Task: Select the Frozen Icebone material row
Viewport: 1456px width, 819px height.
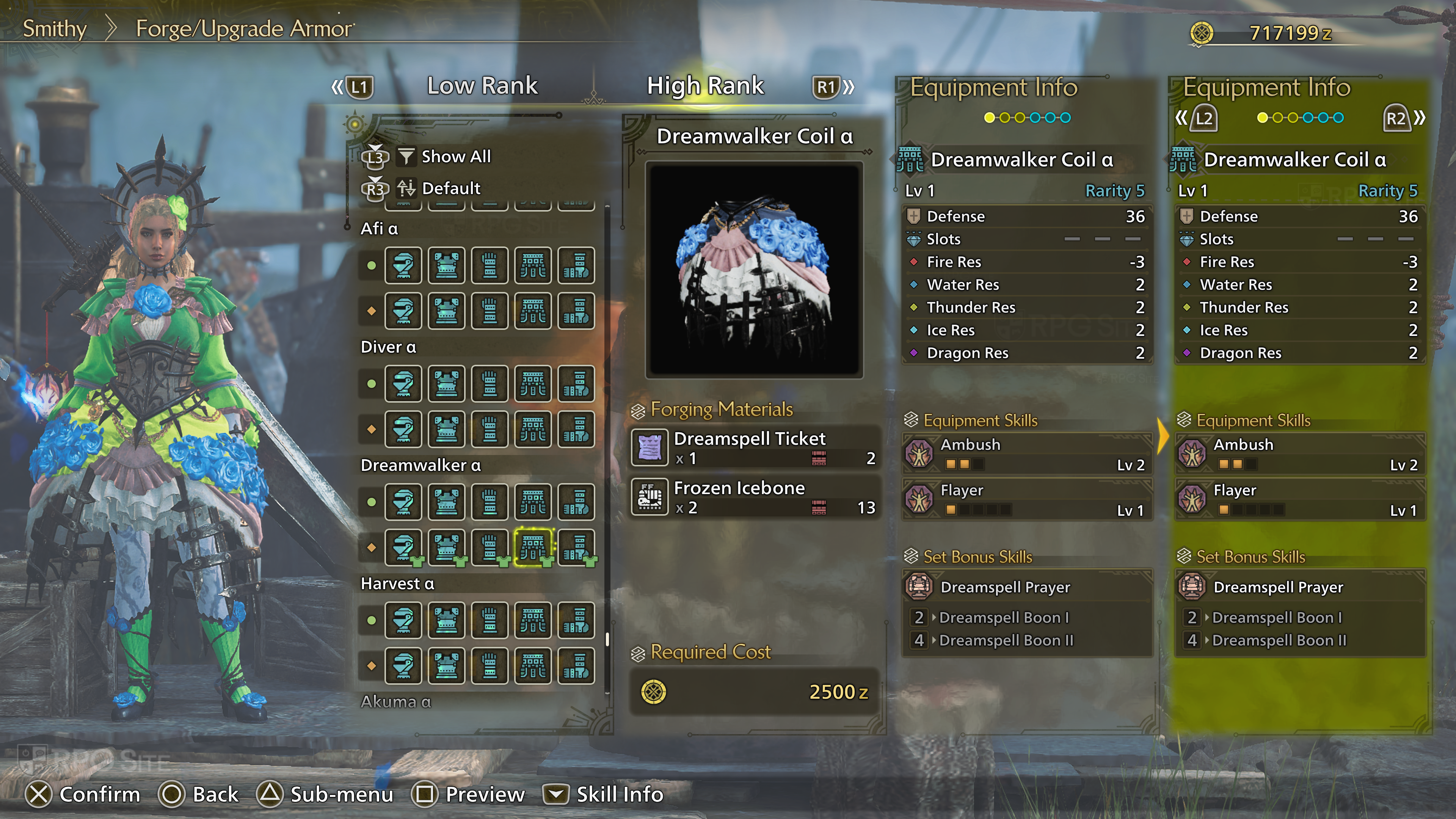Action: [754, 497]
